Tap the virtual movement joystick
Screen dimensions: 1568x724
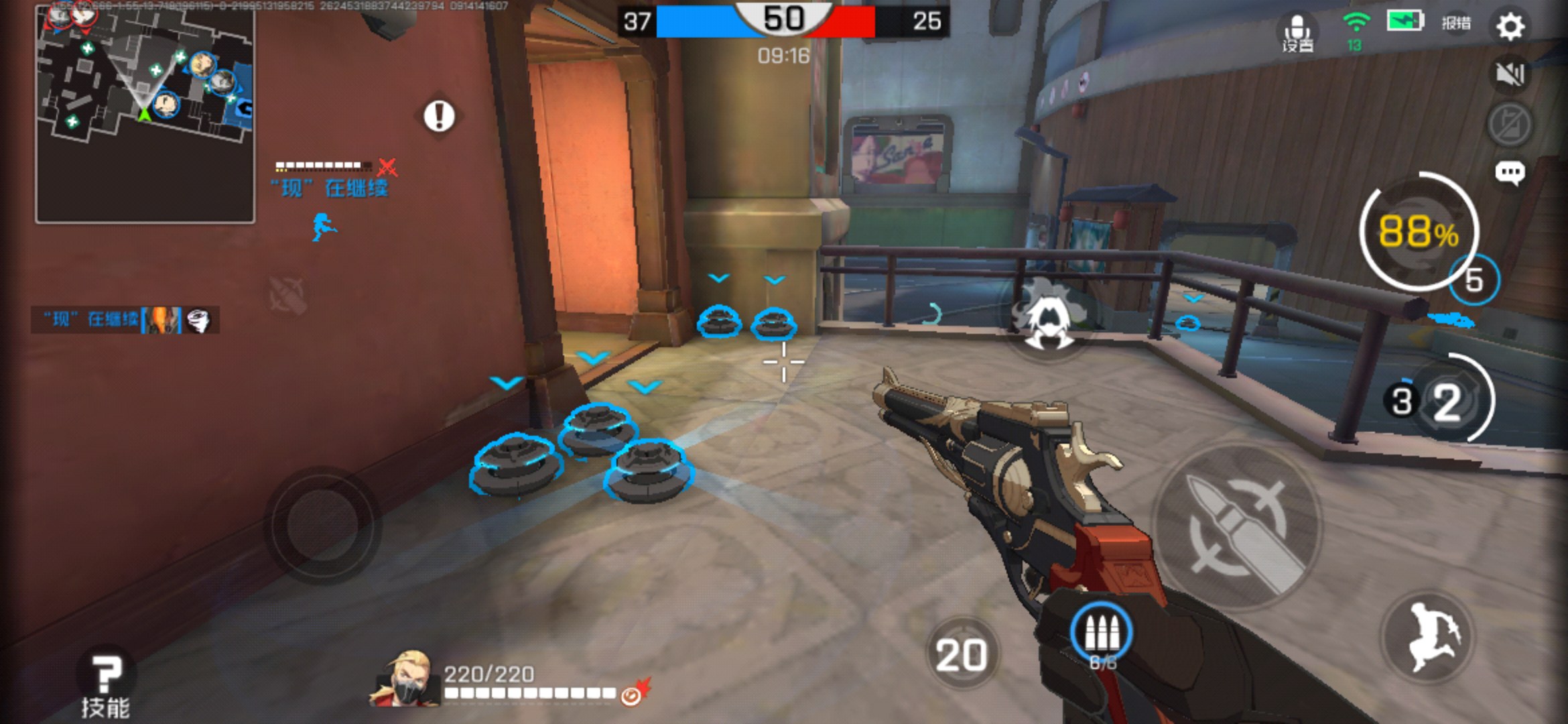pyautogui.click(x=322, y=525)
